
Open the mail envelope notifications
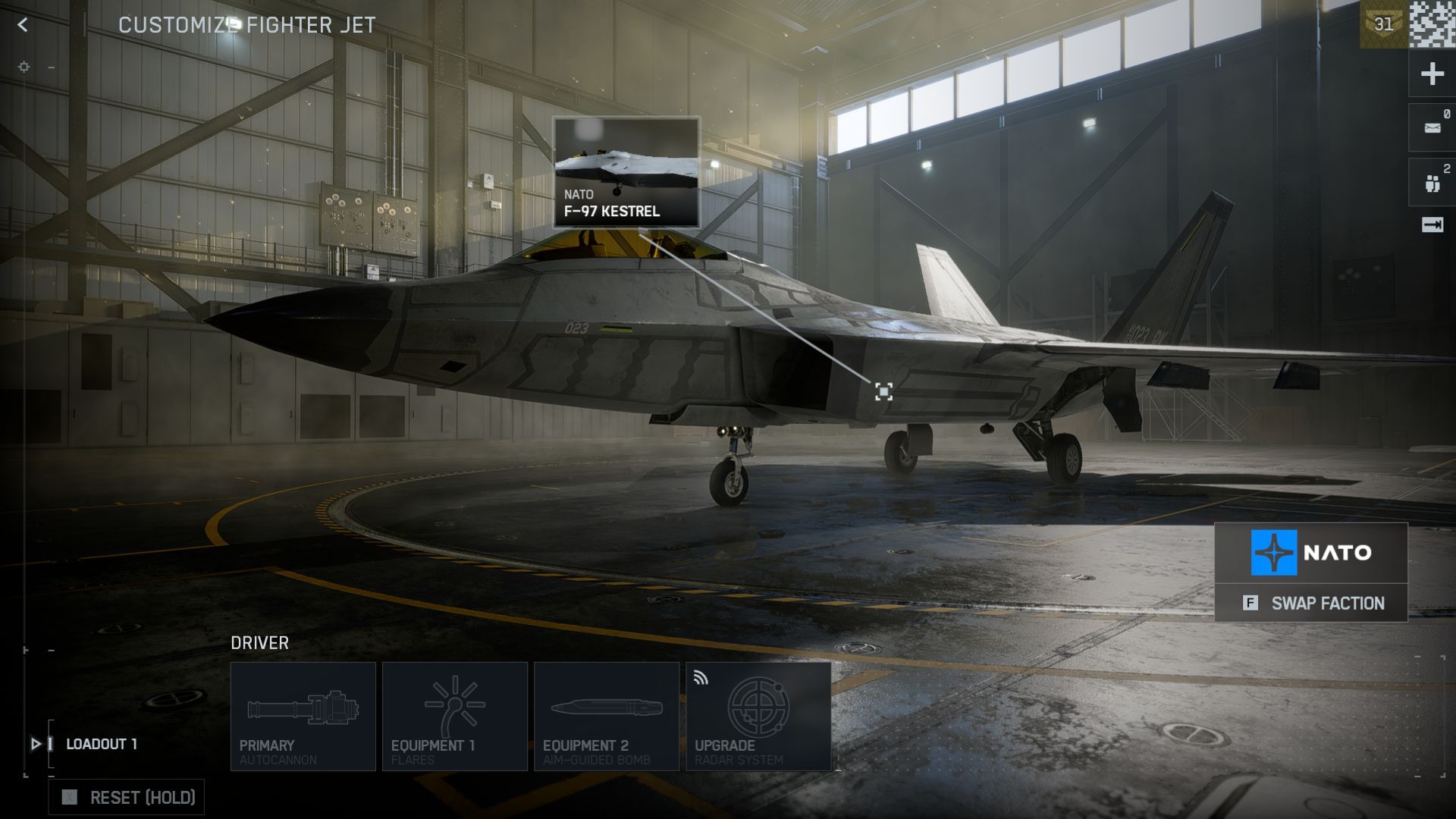pyautogui.click(x=1432, y=128)
